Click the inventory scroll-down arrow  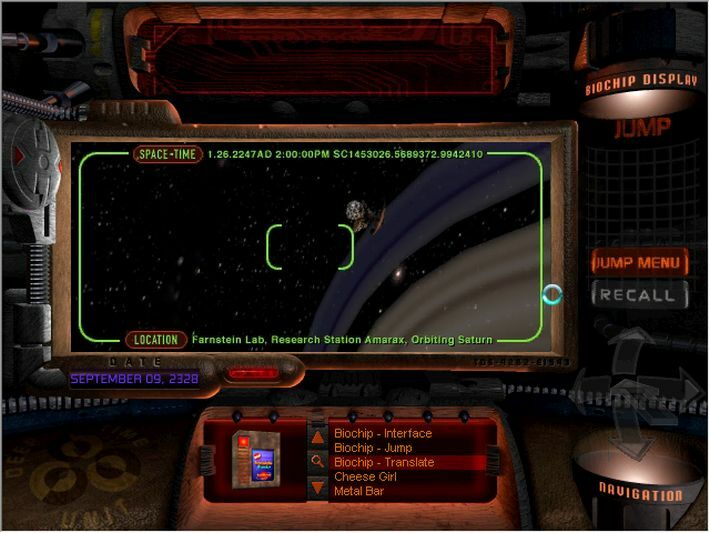[x=317, y=488]
